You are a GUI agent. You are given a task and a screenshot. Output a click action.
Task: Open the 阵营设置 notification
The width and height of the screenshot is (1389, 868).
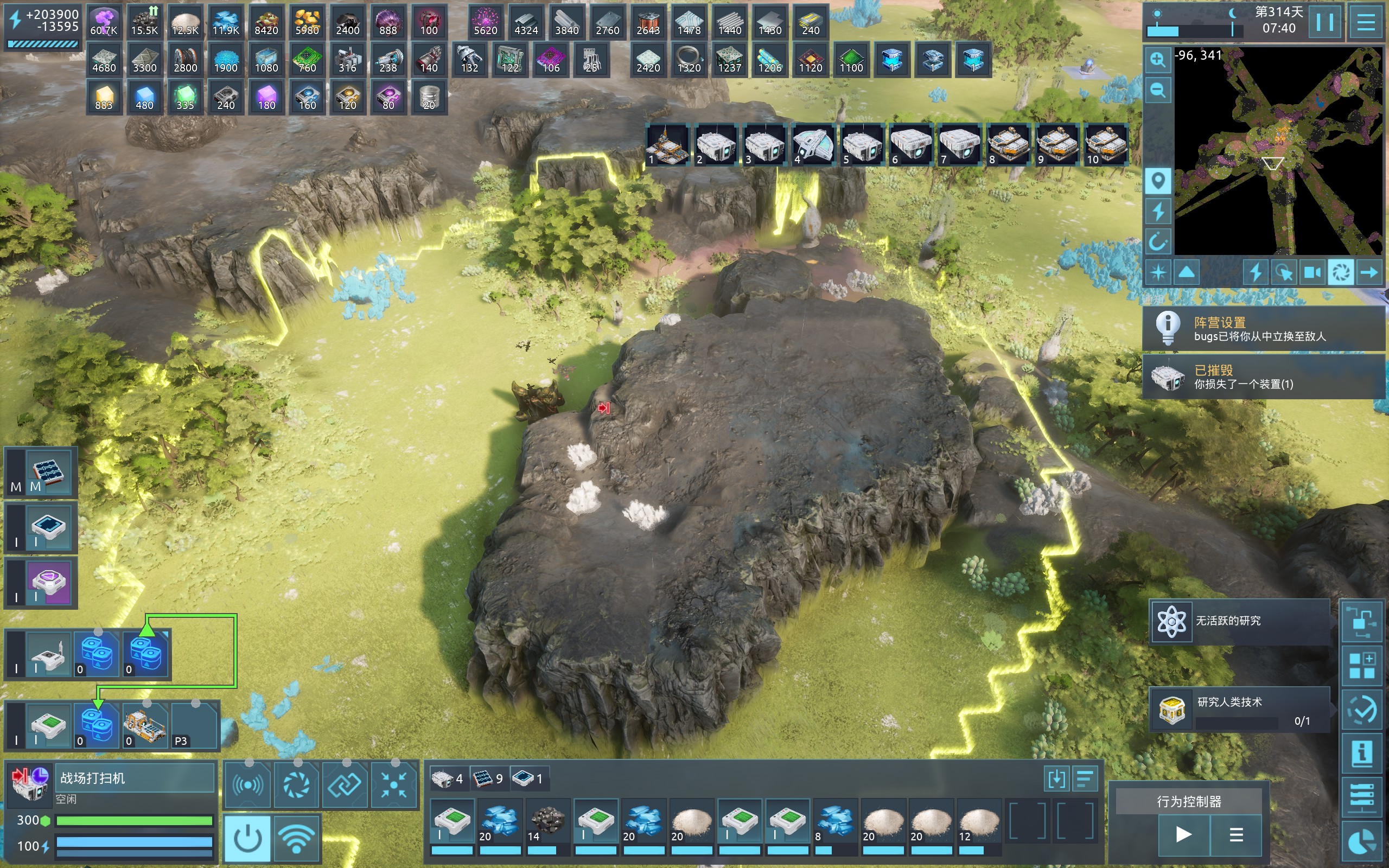1263,328
